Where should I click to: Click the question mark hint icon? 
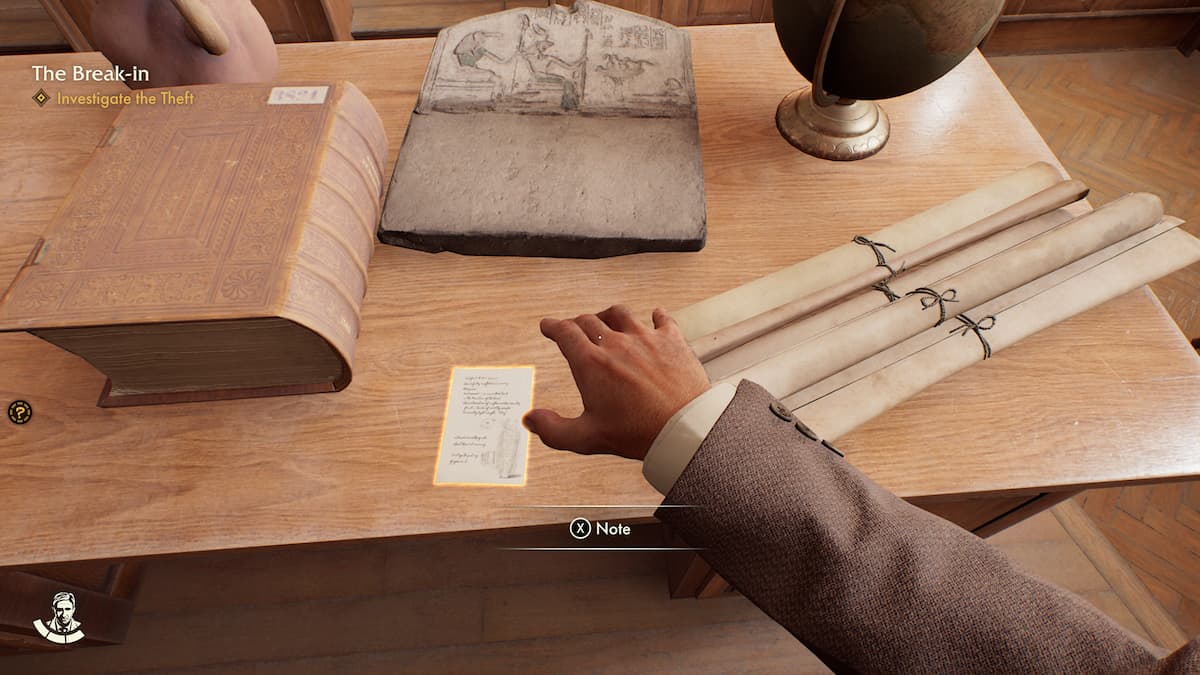(19, 411)
